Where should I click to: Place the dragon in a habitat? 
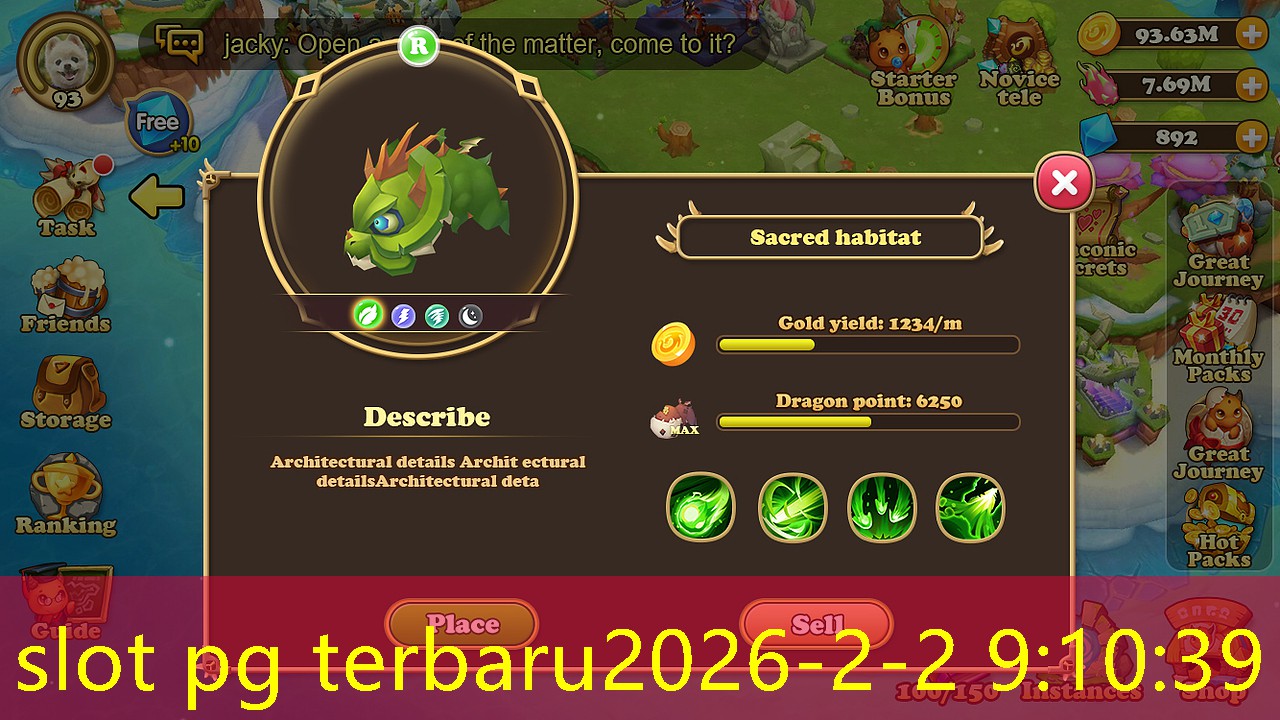(x=462, y=624)
